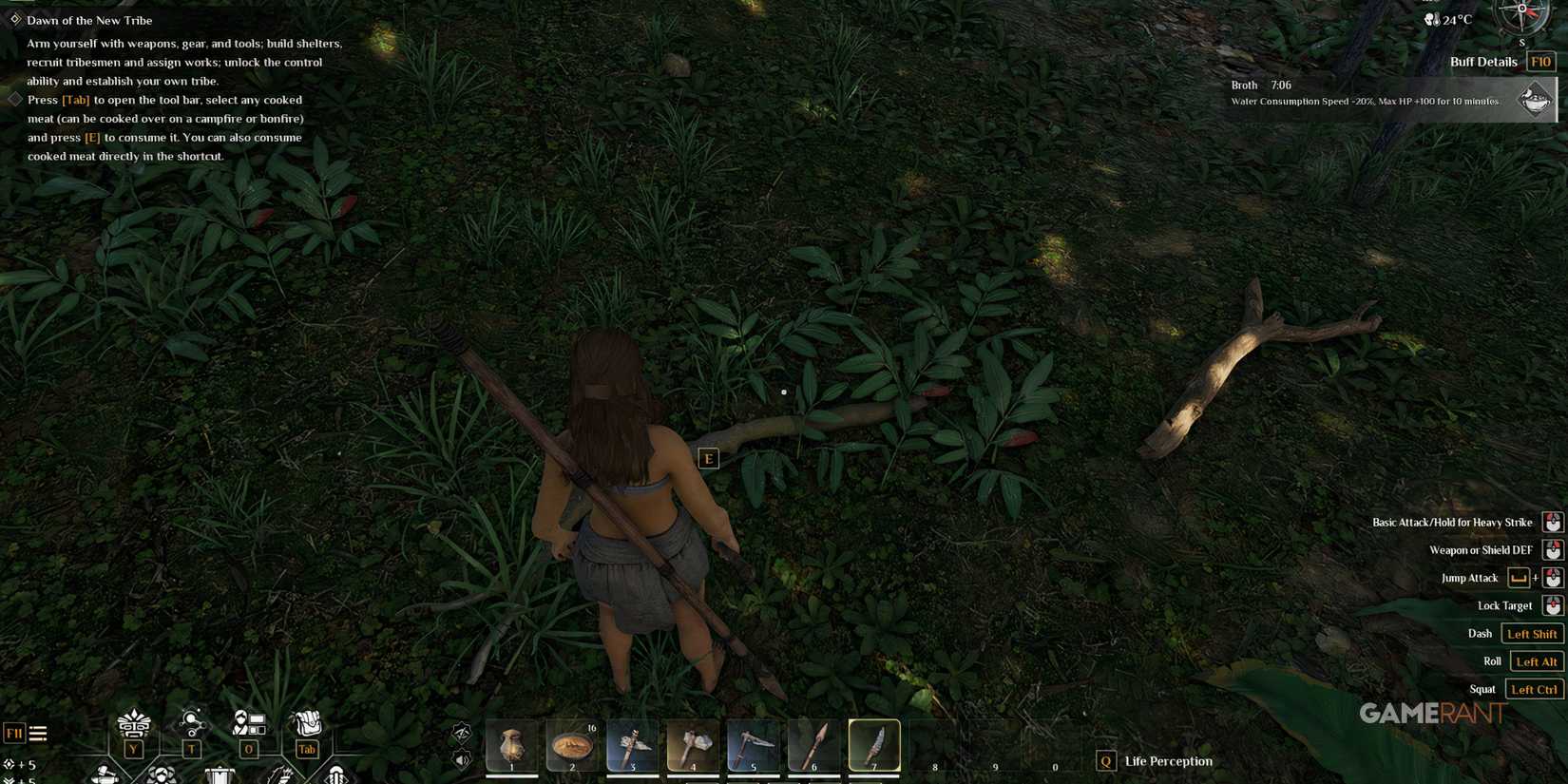Screen dimensions: 1568x784
Task: Toggle the speaker mute icon beside hotbar
Action: coord(462,760)
